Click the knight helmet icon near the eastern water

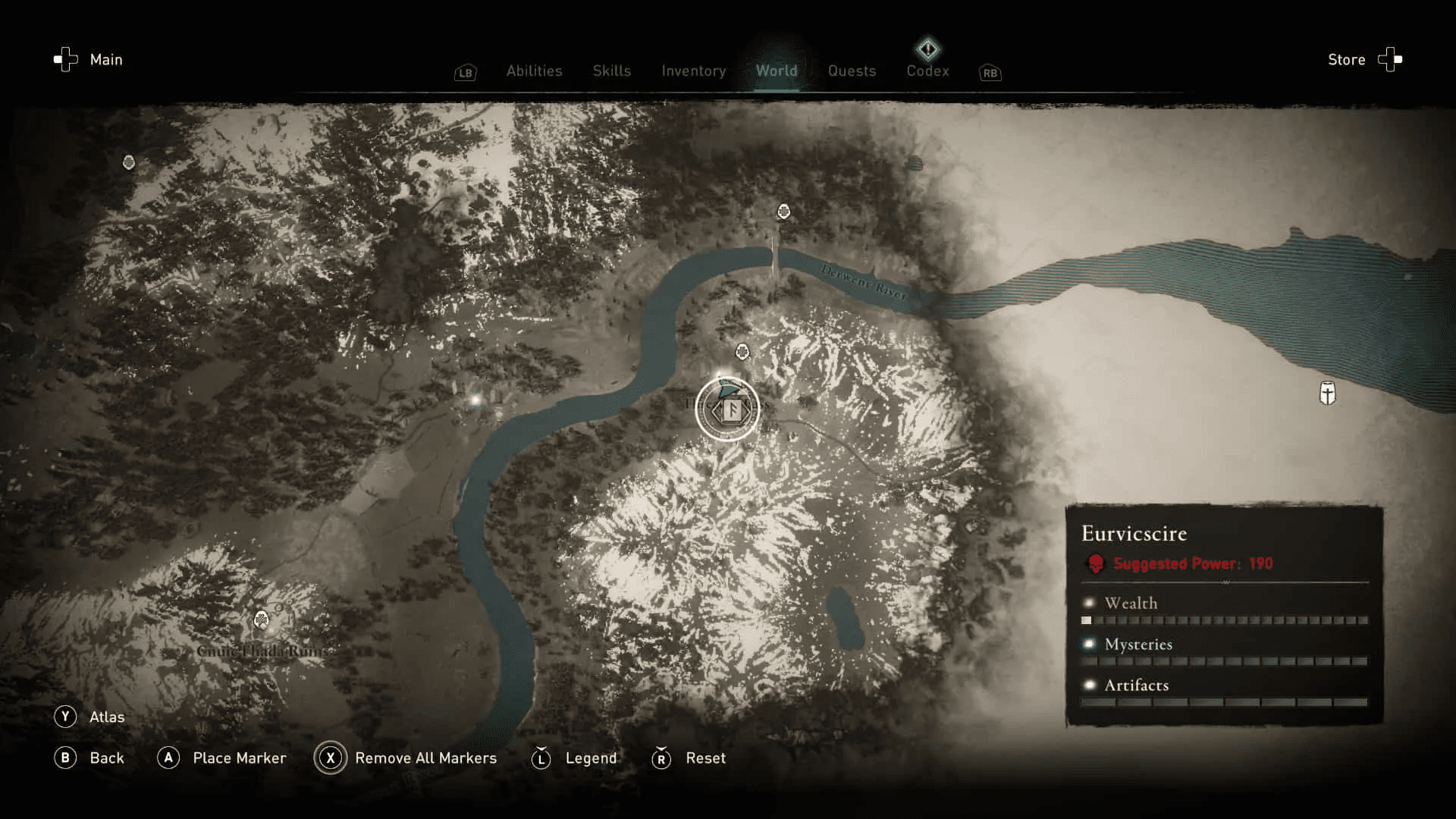[1328, 394]
